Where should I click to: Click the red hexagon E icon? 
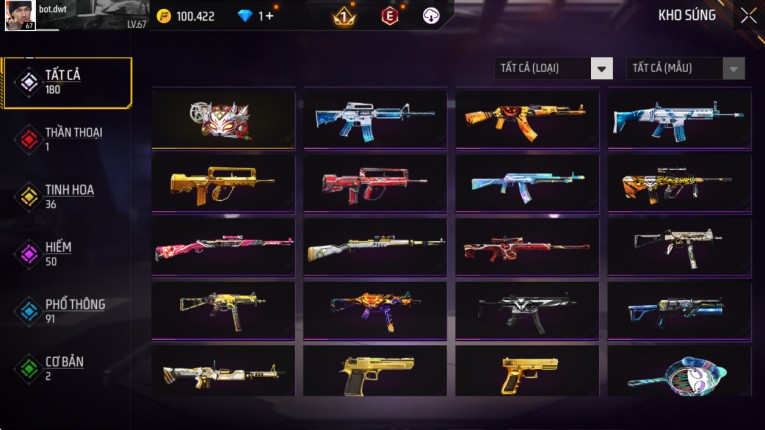[x=389, y=16]
